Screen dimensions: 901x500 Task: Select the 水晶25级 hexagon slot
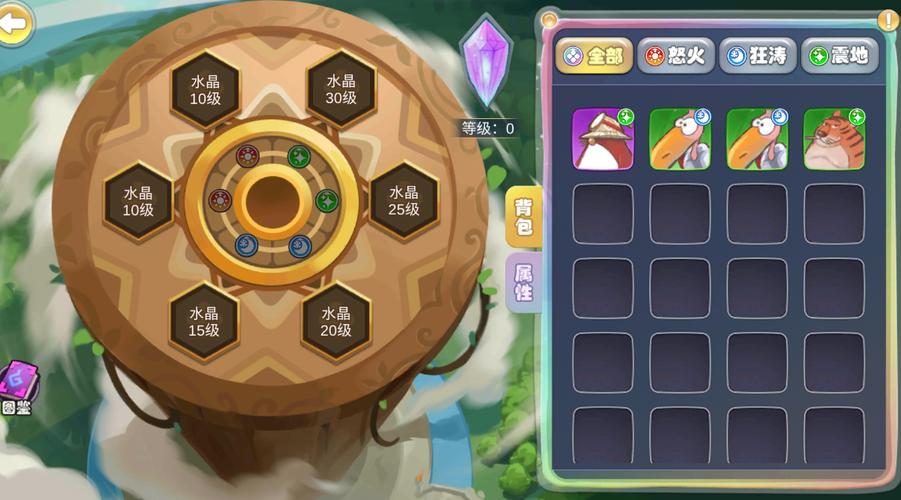pyautogui.click(x=404, y=200)
